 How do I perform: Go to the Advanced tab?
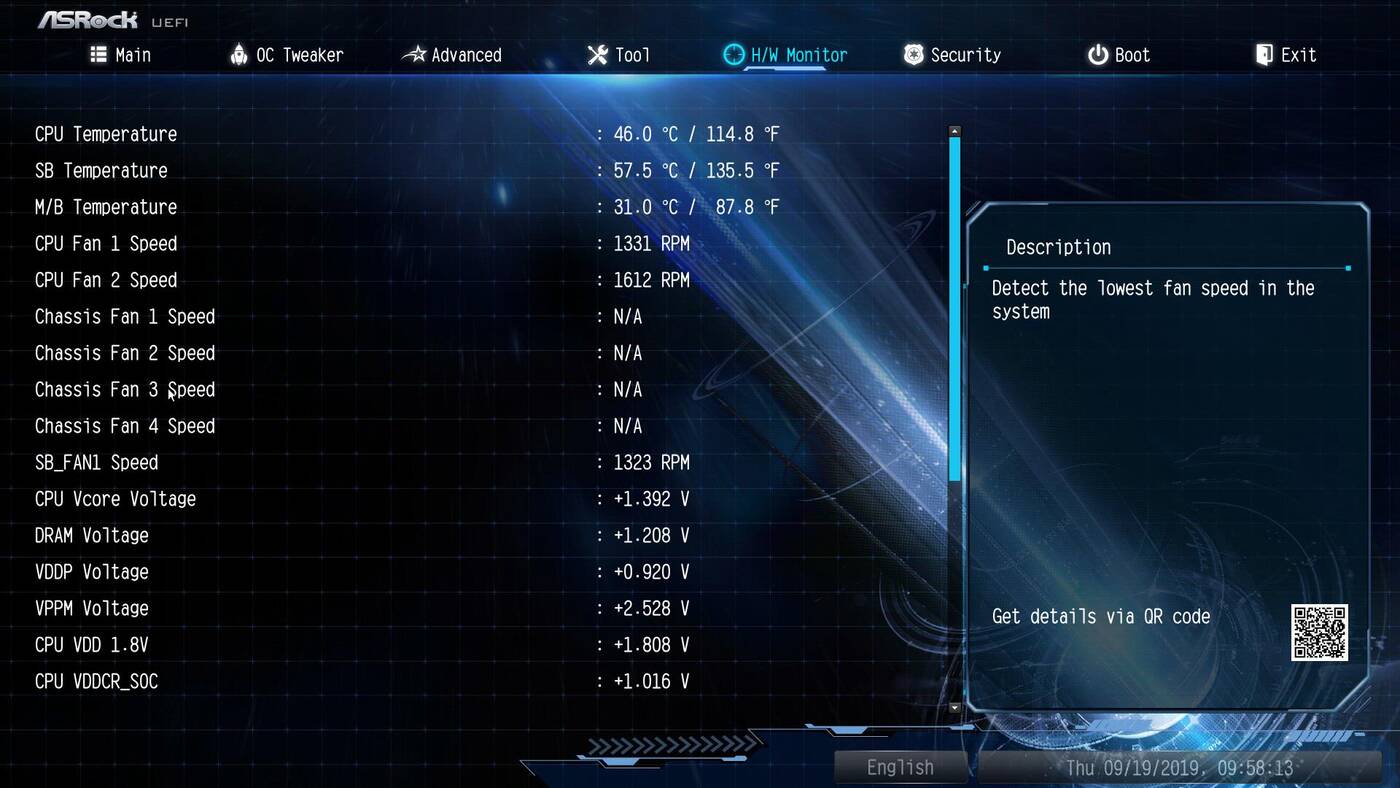pos(452,55)
